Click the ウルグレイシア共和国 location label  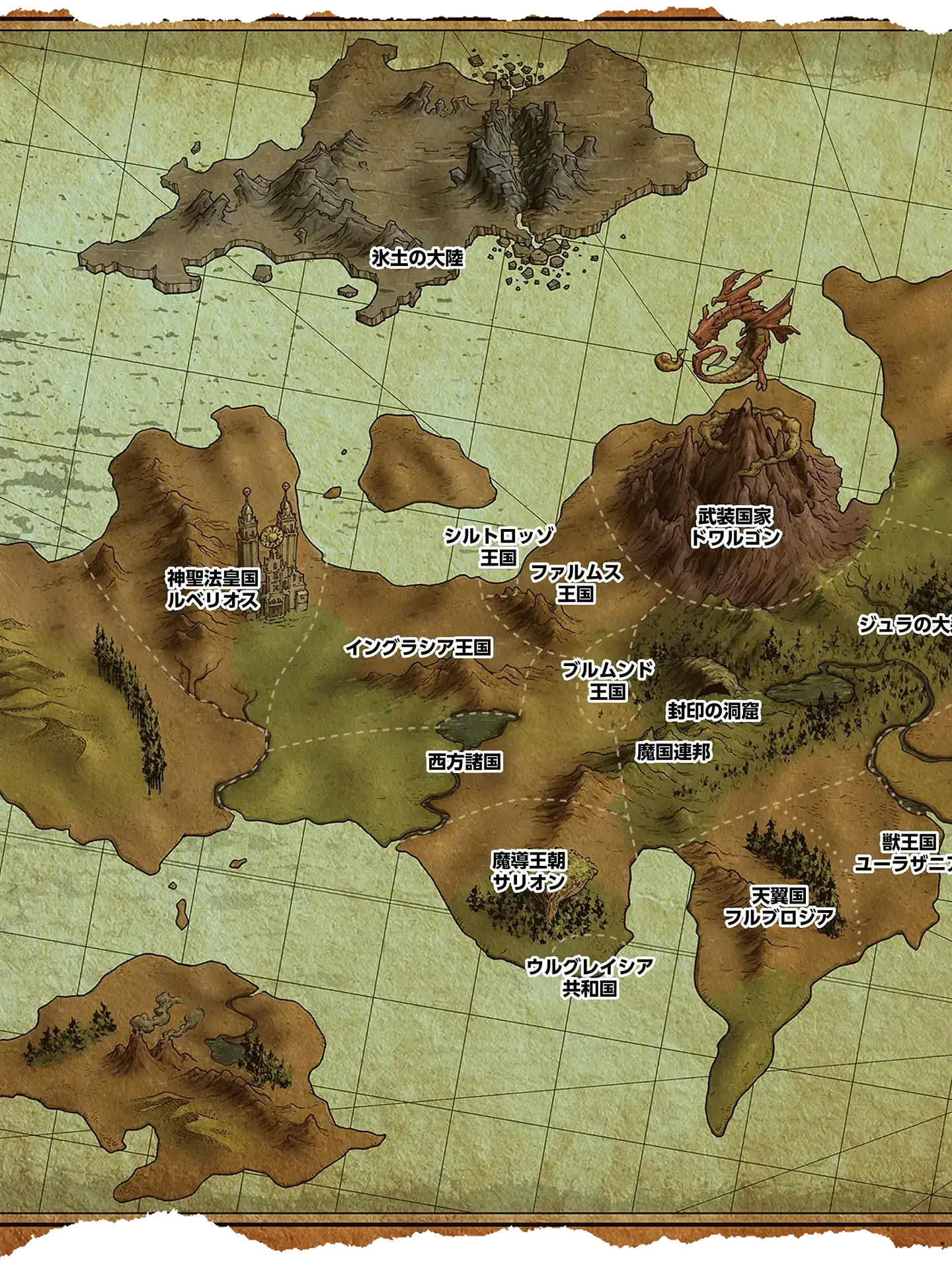[x=589, y=978]
